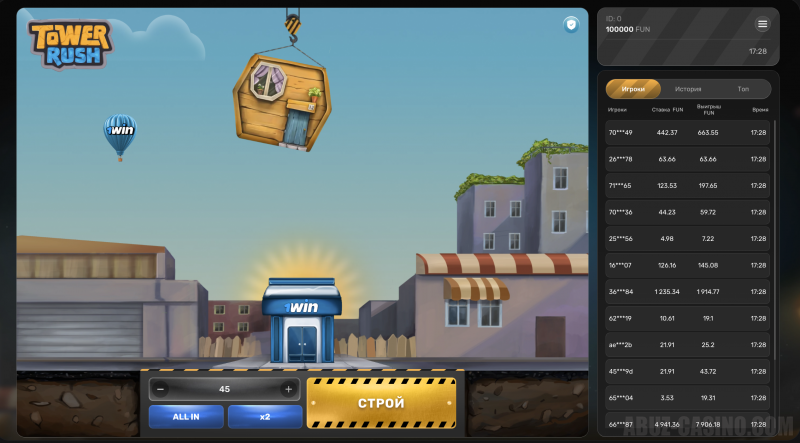Screen dimensions: 800x443
Task: Select the Игроки tab
Action: [633, 89]
